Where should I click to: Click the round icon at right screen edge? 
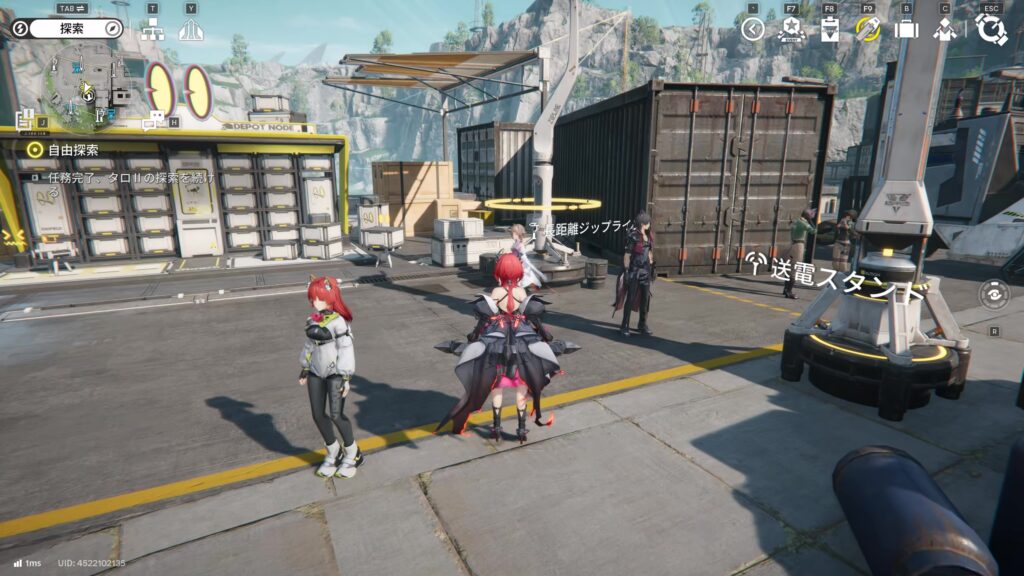pos(993,295)
